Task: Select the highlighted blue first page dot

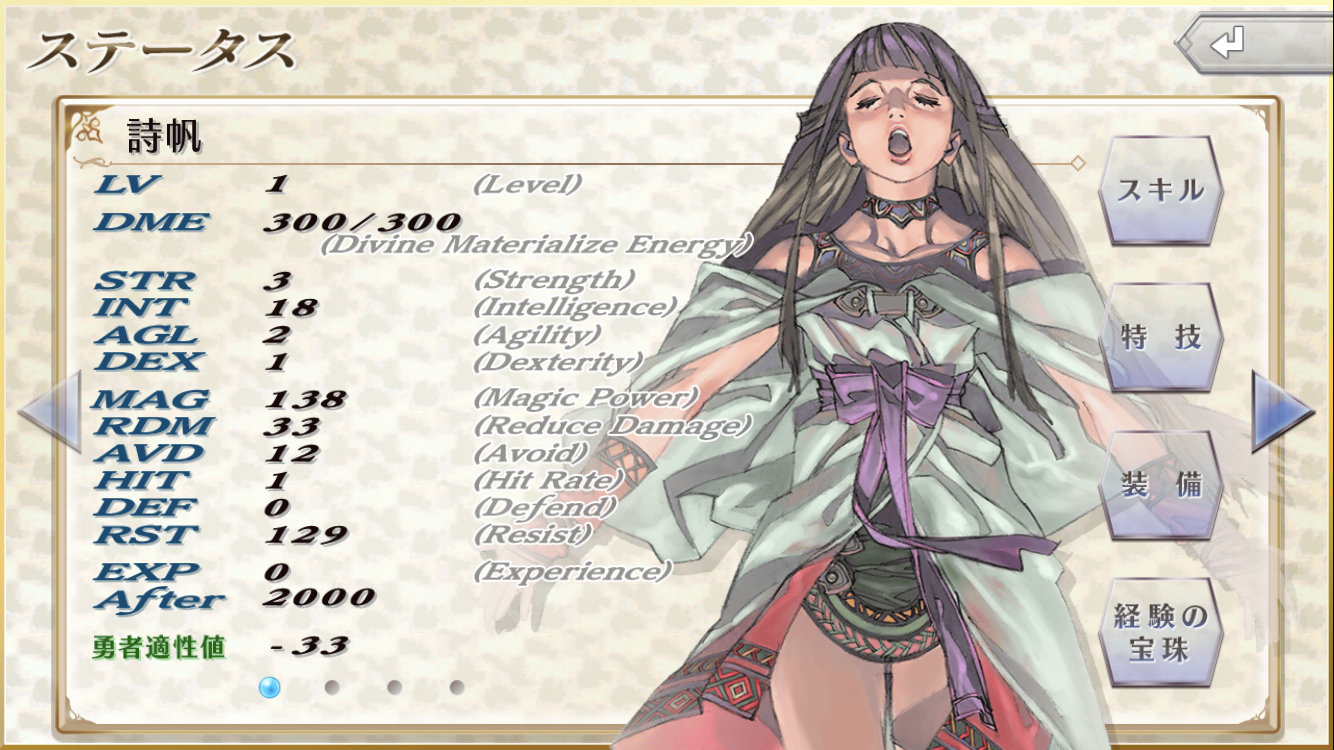Action: pyautogui.click(x=269, y=687)
